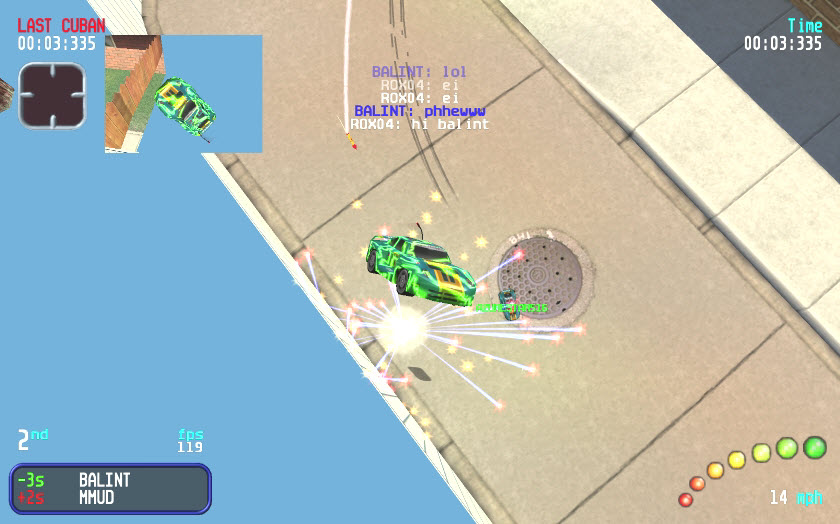
Task: Select the rear-view camera thumbnail
Action: [x=183, y=94]
